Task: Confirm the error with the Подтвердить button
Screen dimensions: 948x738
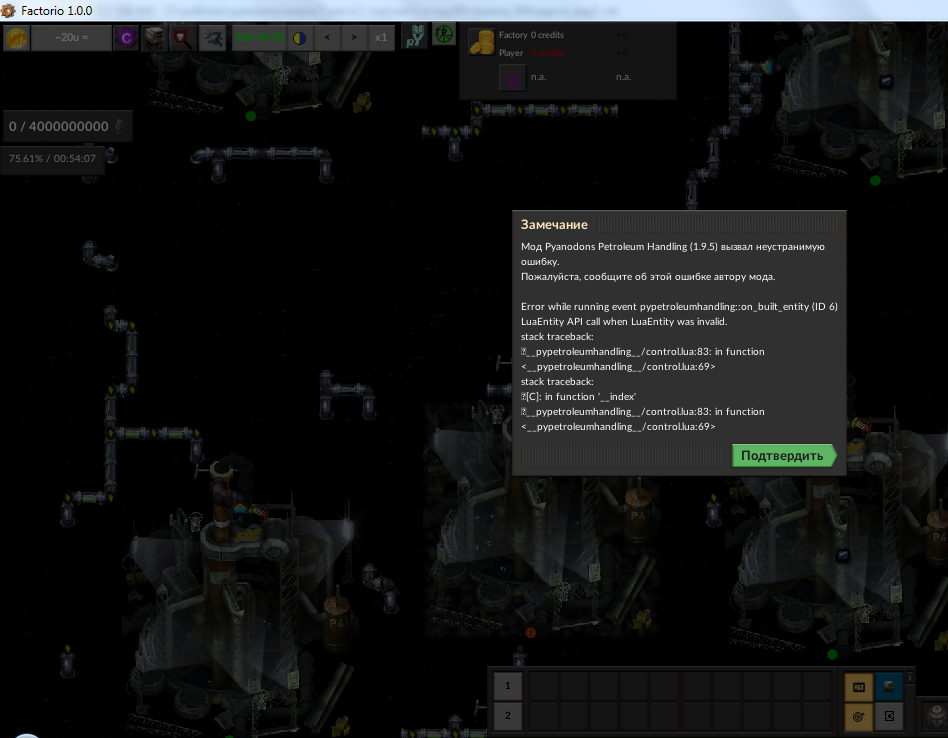Action: tap(783, 456)
